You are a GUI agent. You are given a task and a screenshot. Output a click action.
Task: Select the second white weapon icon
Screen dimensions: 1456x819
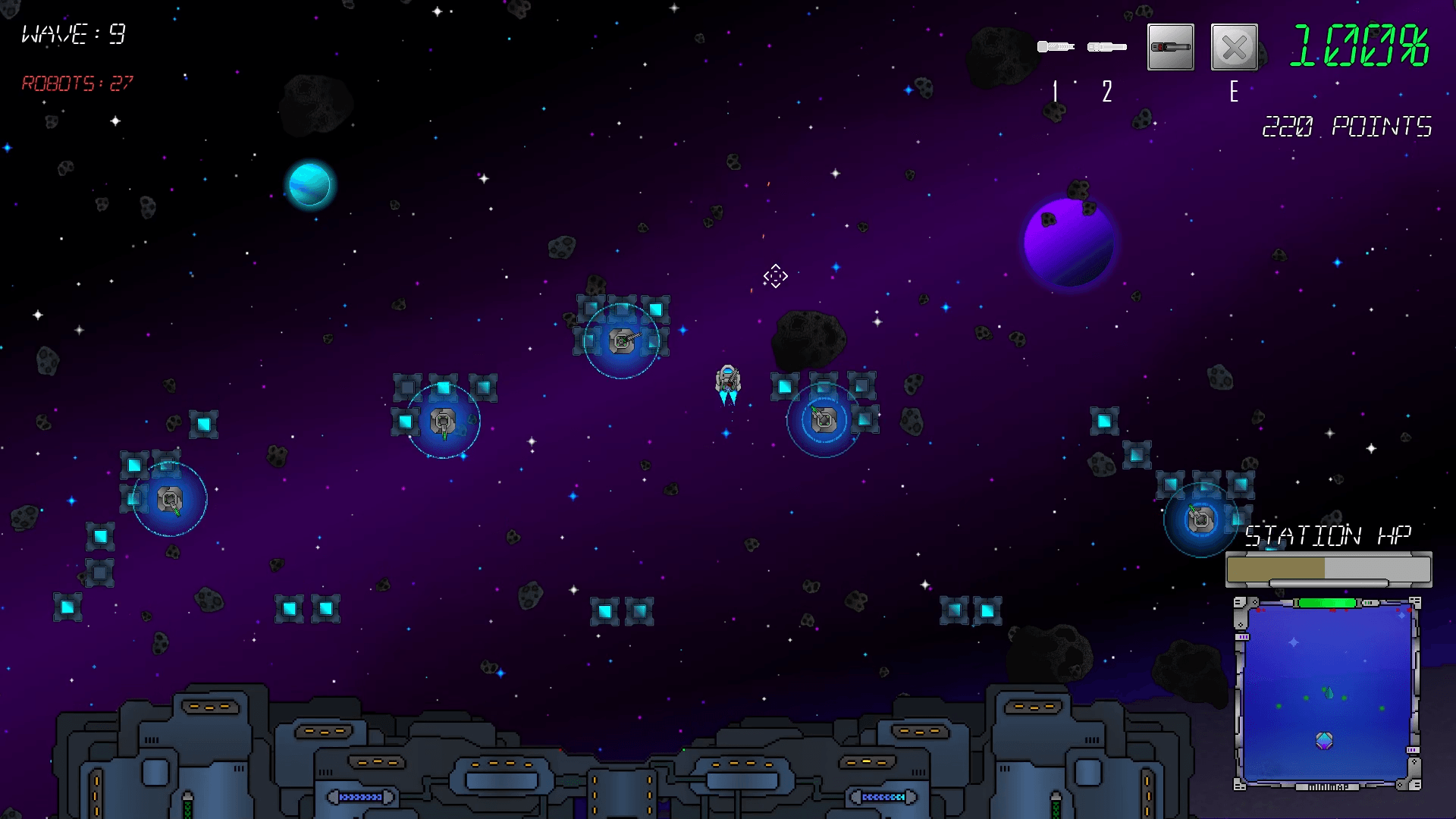point(1106,47)
